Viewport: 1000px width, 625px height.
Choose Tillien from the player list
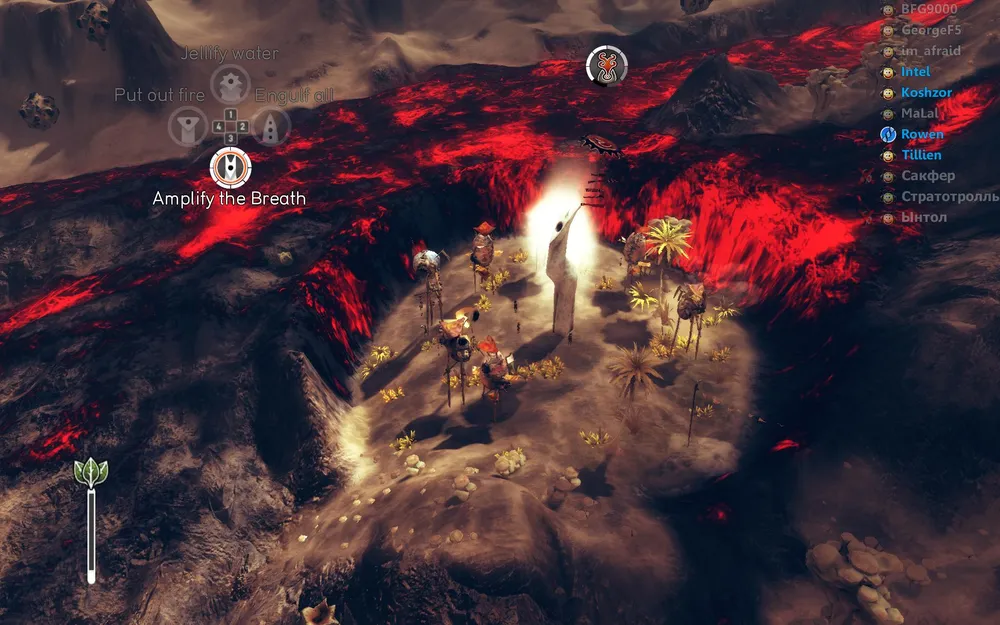coord(921,155)
